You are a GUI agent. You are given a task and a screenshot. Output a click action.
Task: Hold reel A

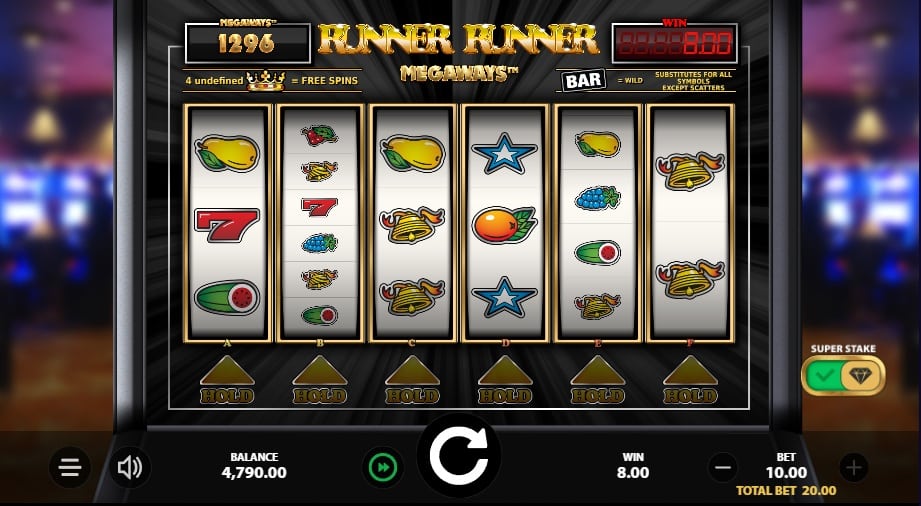click(x=226, y=381)
